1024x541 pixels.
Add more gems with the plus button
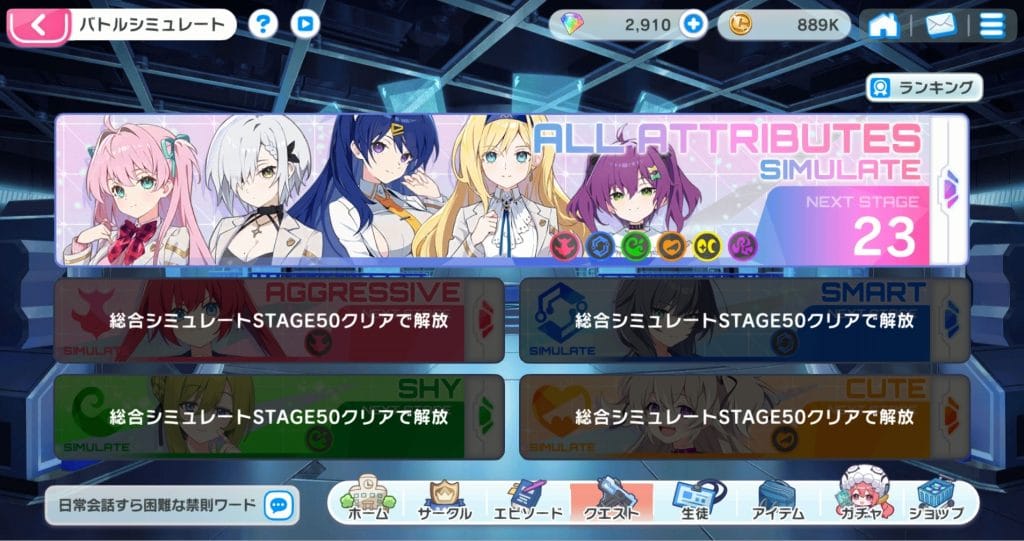(692, 25)
